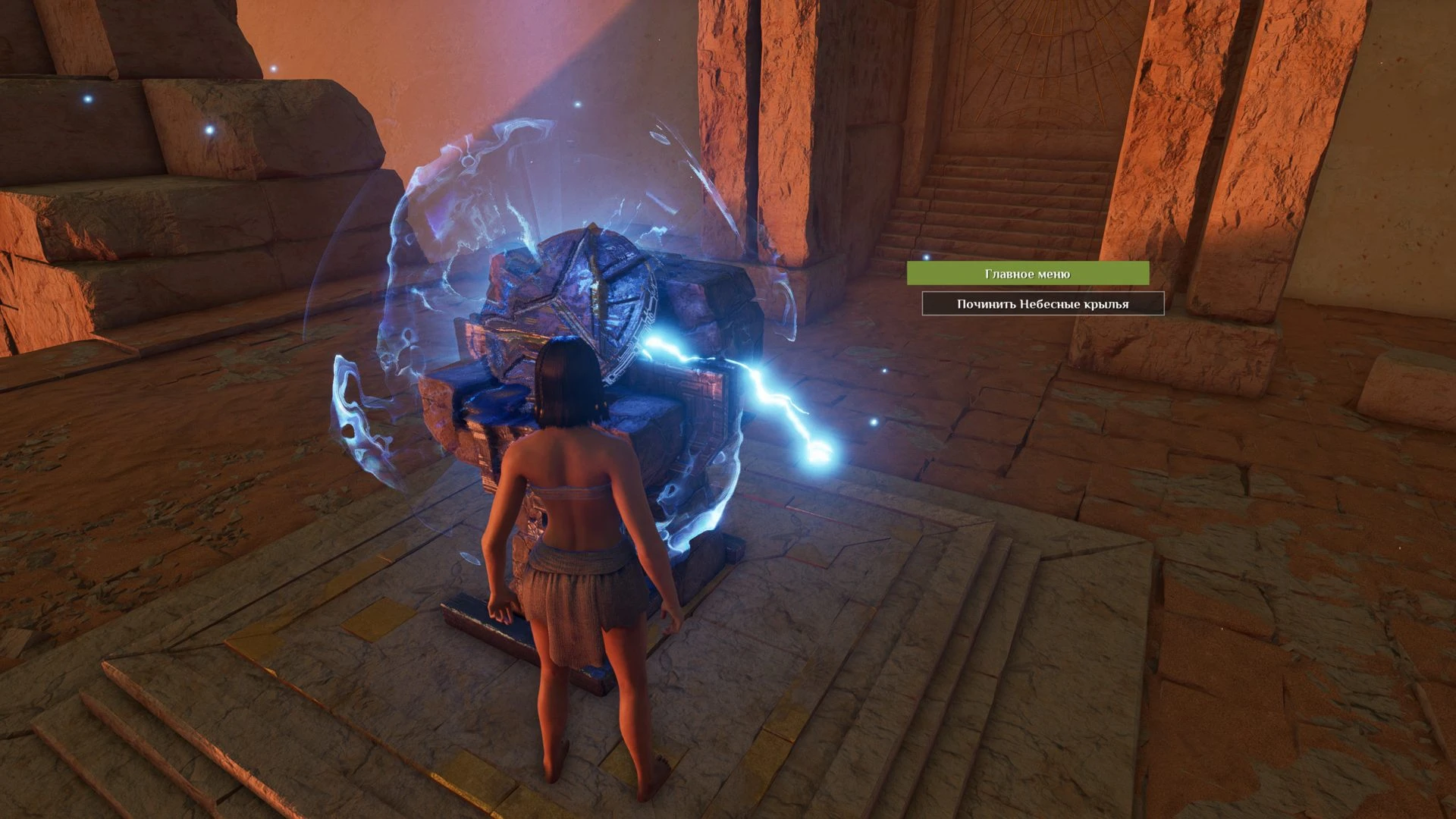Select Починить Небесные крылья

point(1043,304)
